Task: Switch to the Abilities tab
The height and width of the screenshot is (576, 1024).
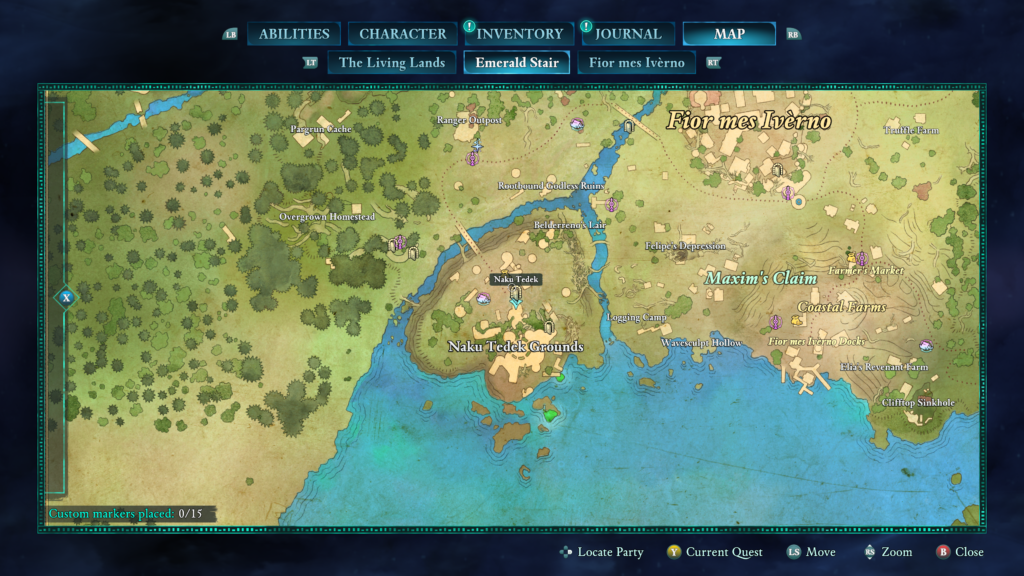Action: pyautogui.click(x=294, y=34)
